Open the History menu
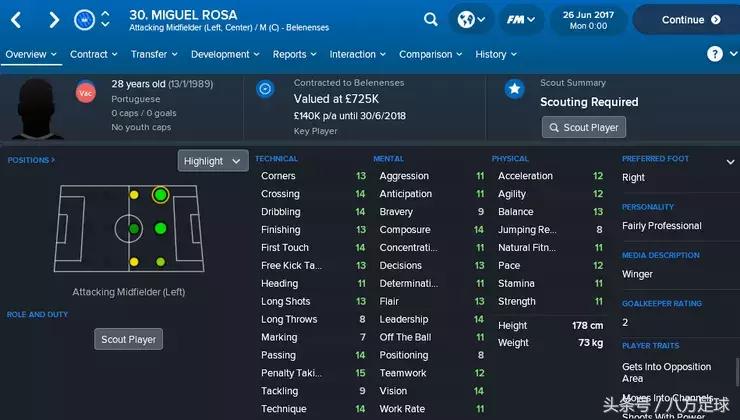The height and width of the screenshot is (420, 740). point(496,55)
